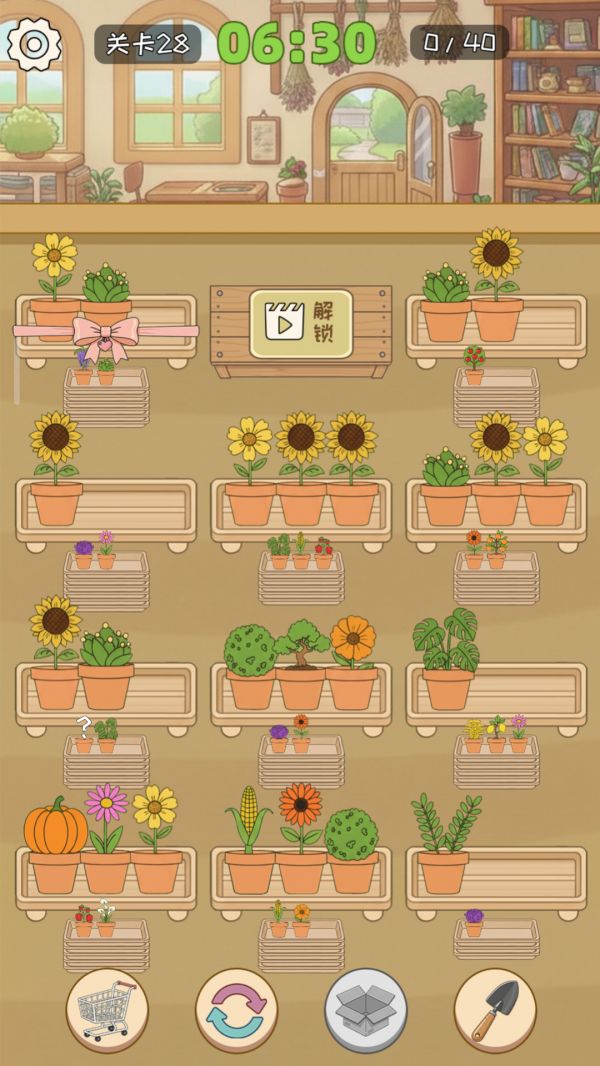Pick the large pink daisy pot

[x=106, y=840]
